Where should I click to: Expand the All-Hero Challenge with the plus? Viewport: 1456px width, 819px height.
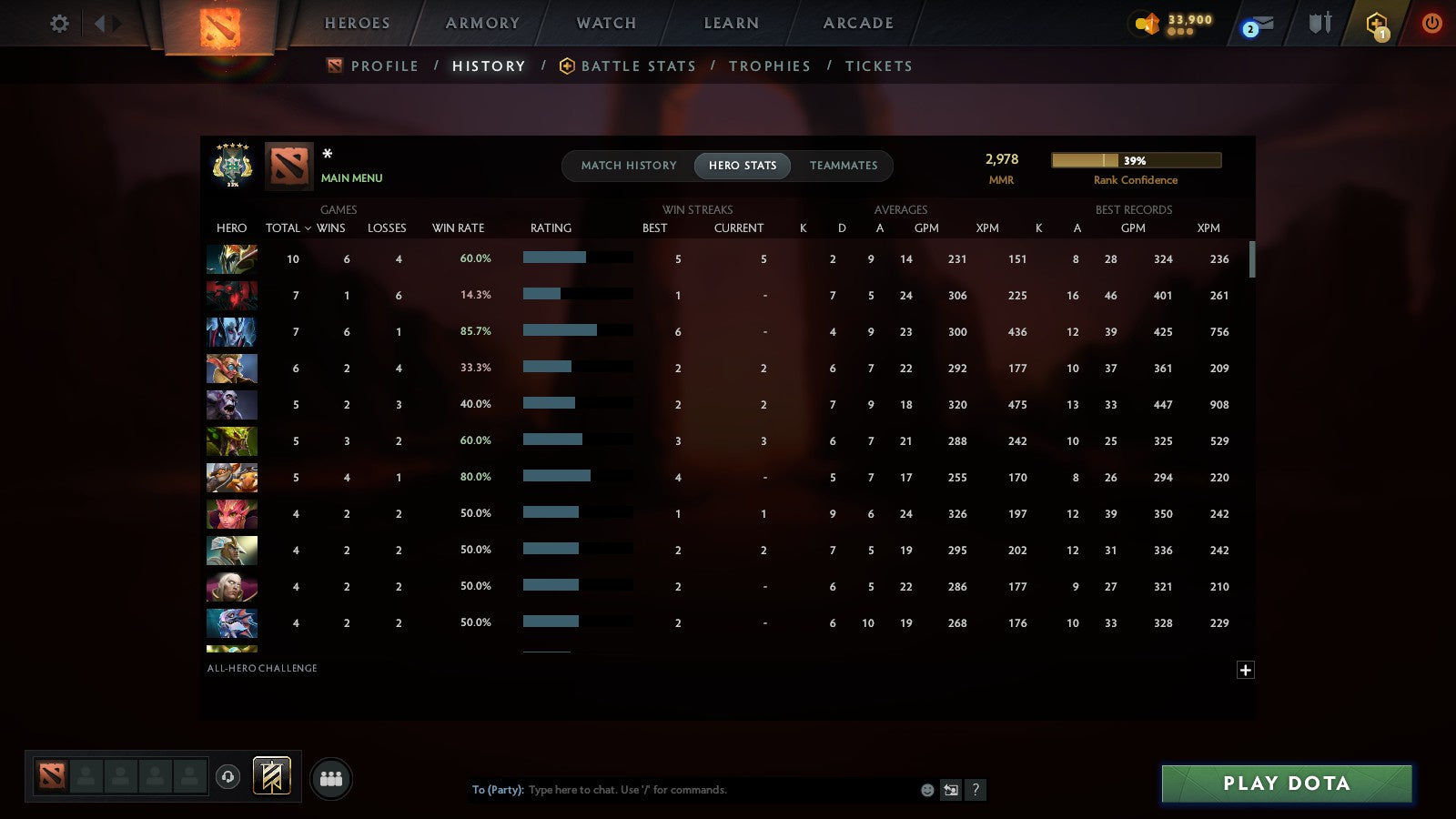pyautogui.click(x=1245, y=670)
